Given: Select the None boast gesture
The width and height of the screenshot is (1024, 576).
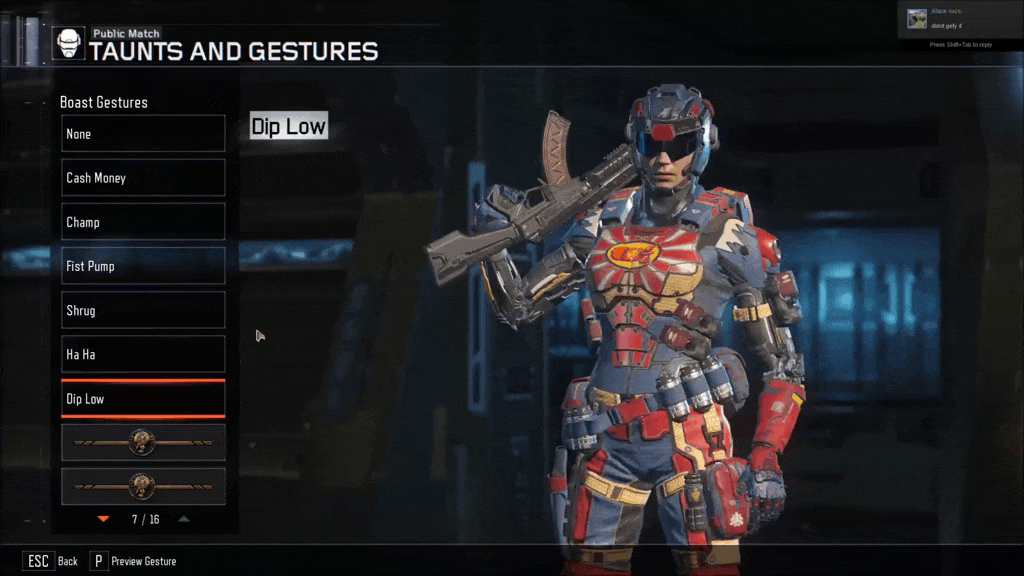Looking at the screenshot, I should pos(143,134).
